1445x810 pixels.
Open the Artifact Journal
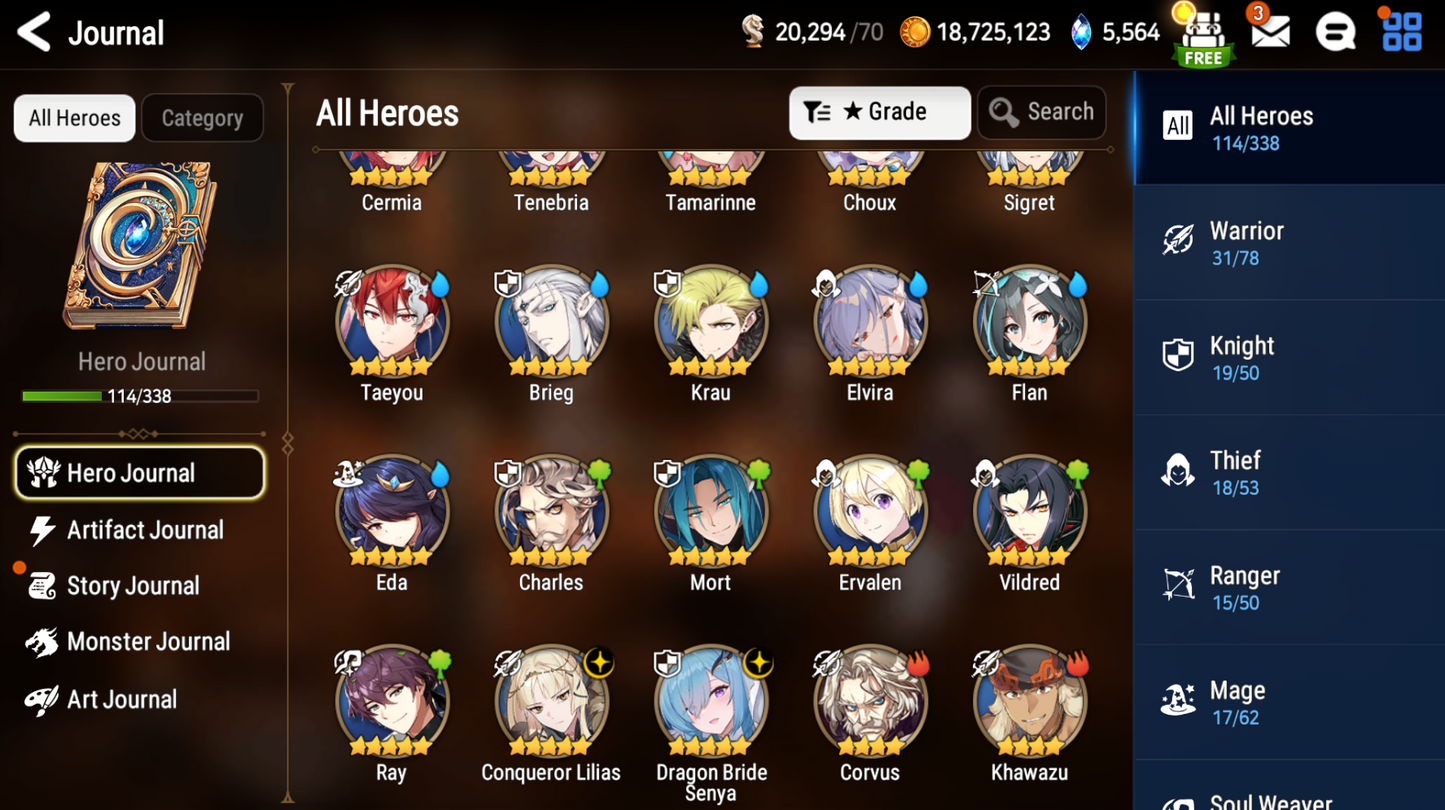tap(144, 530)
